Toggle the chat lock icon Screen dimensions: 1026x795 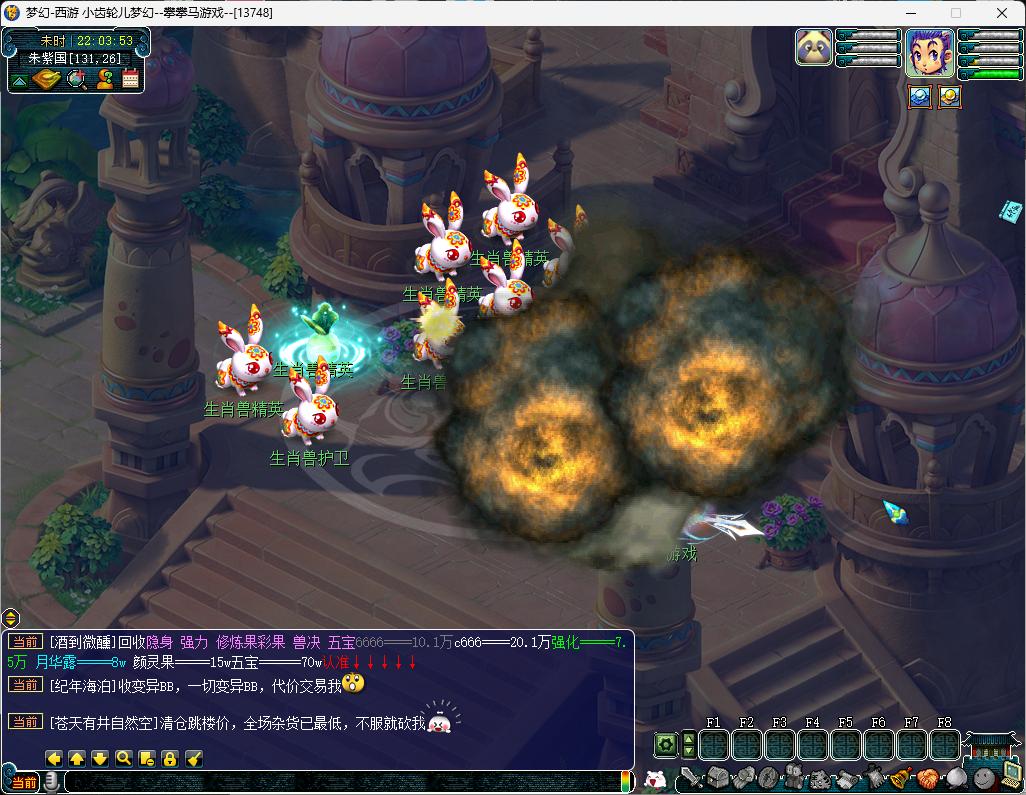[x=169, y=759]
